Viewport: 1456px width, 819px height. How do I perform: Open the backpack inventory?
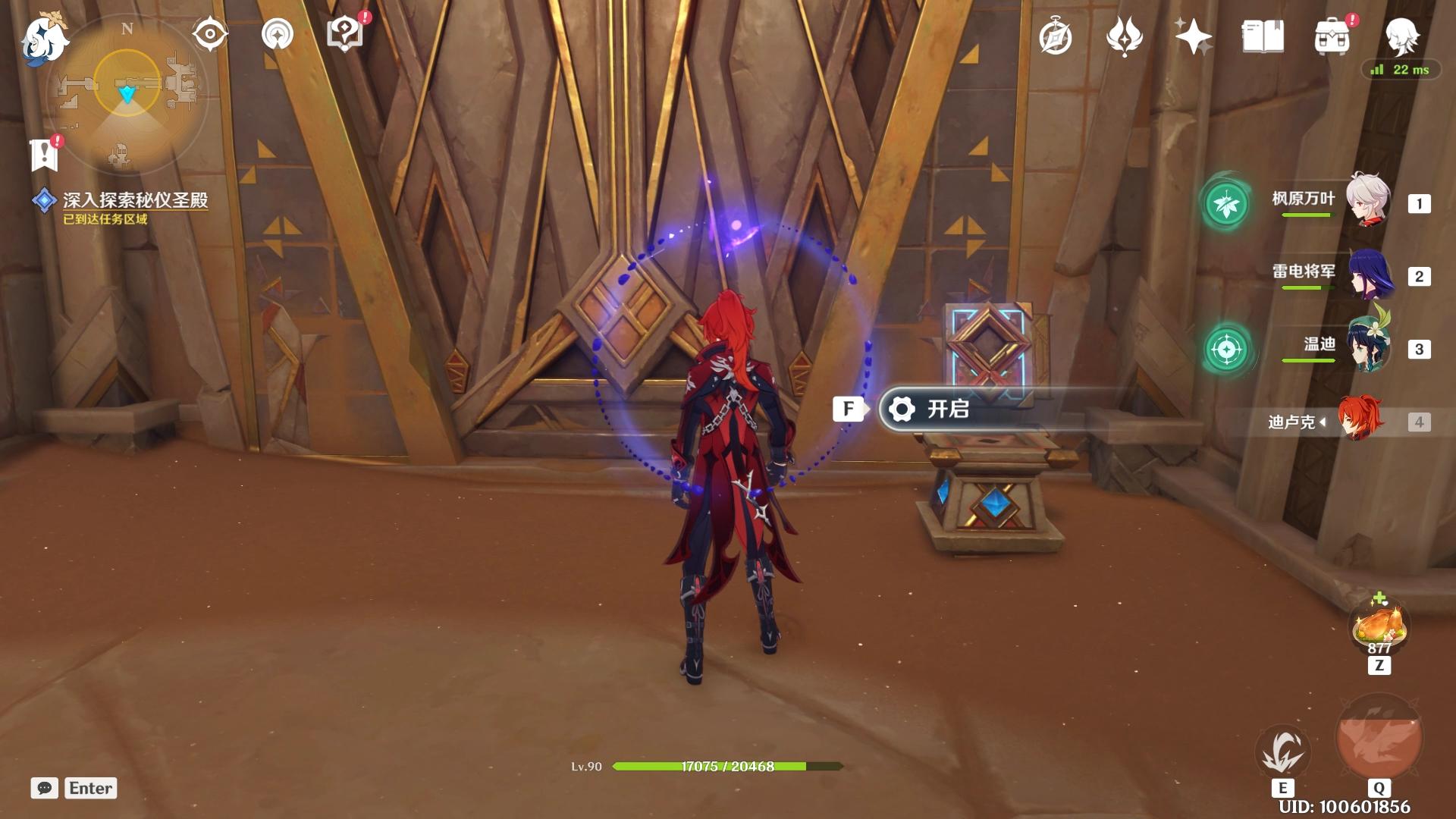[1332, 37]
